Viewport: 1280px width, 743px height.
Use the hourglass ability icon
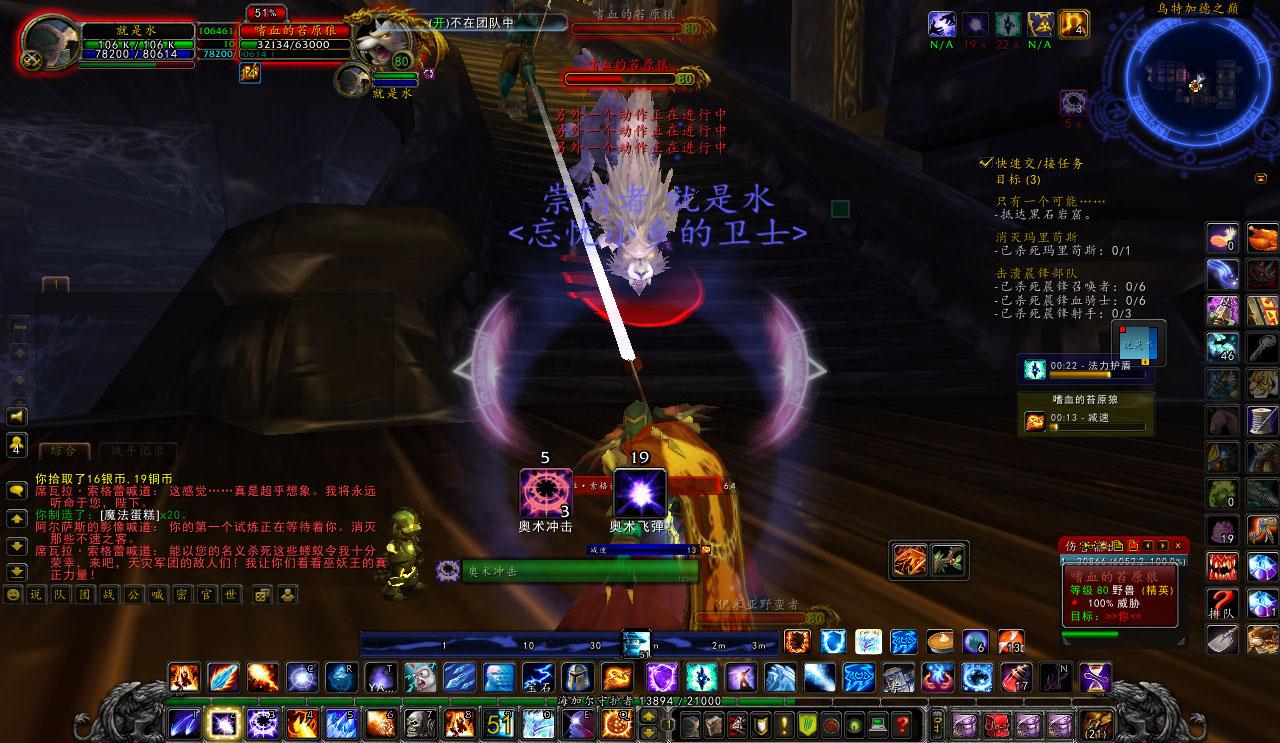coord(1097,677)
